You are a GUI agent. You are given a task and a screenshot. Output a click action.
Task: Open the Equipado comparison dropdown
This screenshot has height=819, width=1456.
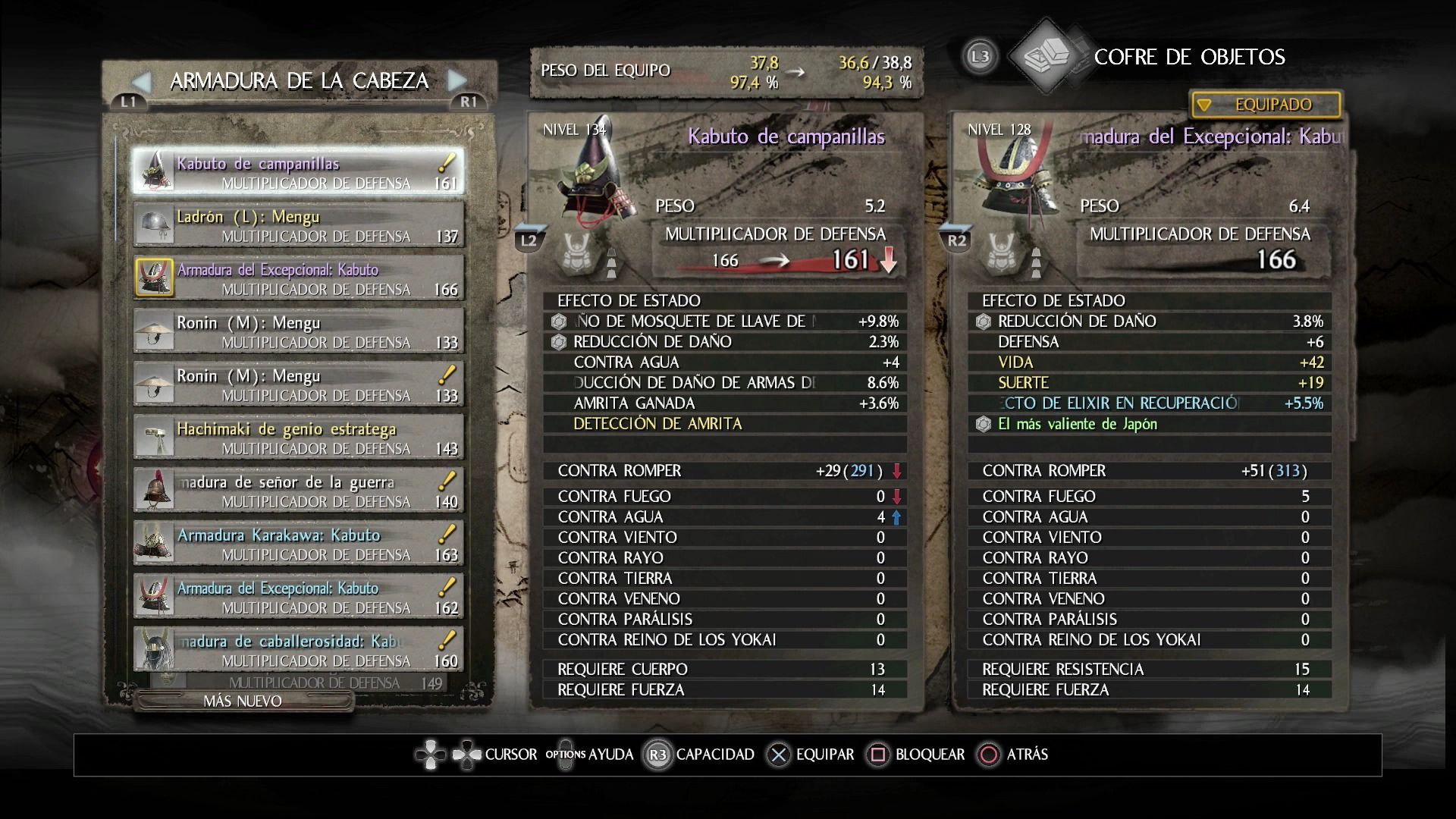point(1265,105)
